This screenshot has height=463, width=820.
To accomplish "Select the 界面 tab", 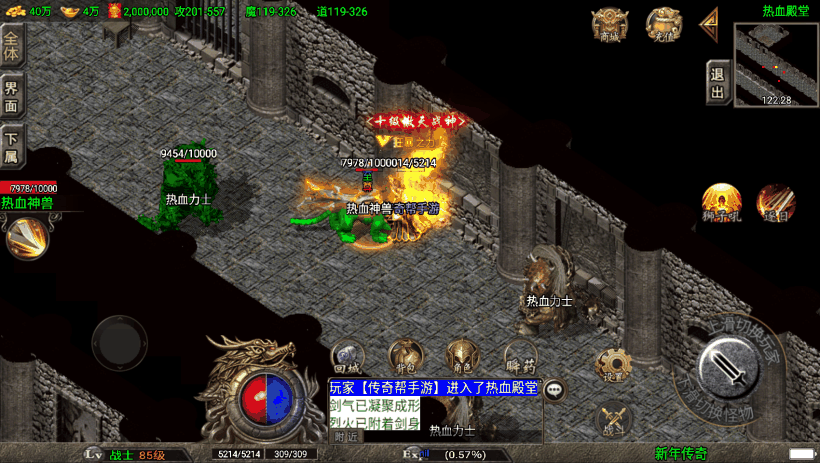I will 11,97.
